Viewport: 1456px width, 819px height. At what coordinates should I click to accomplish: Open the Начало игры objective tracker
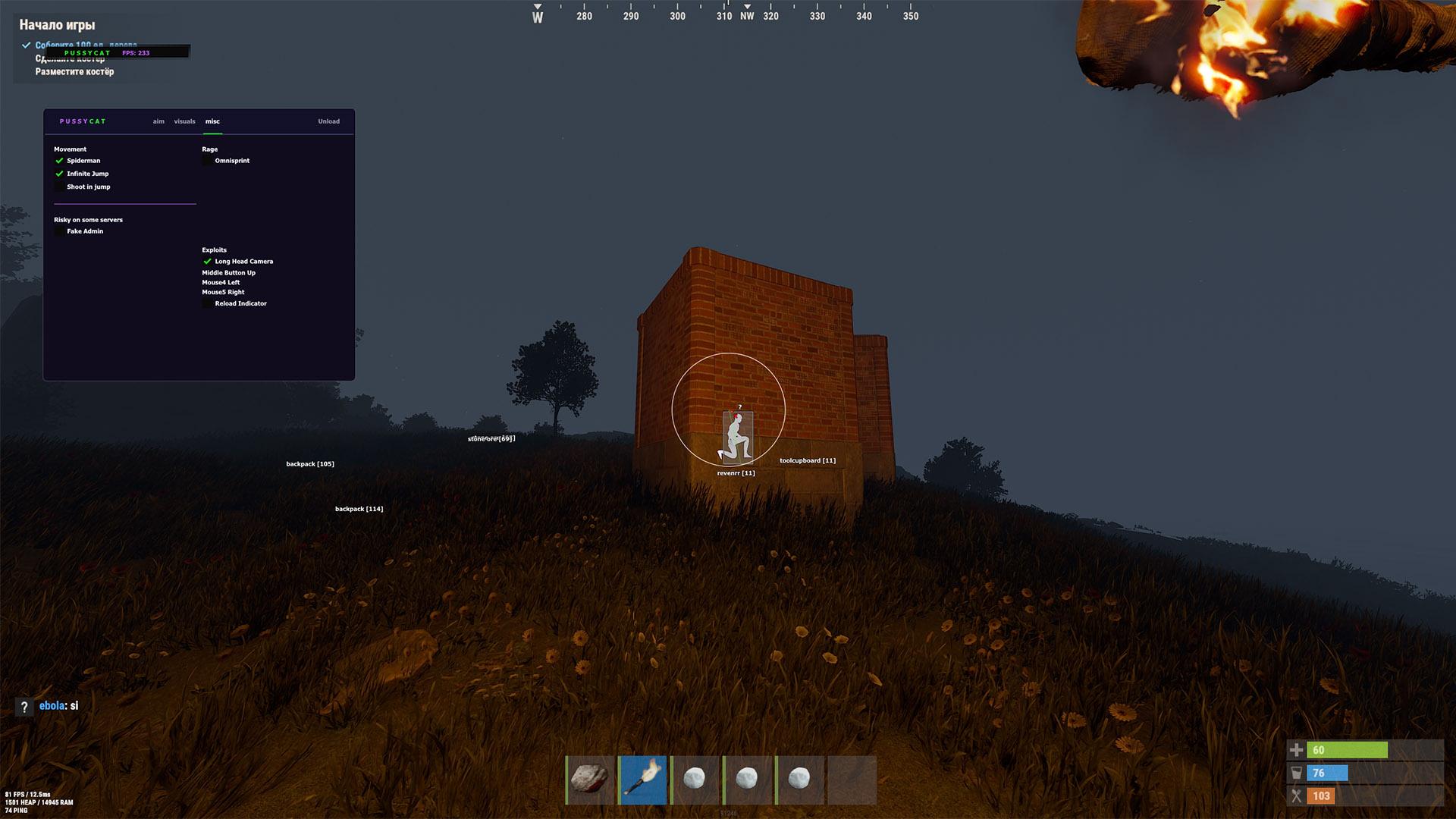click(57, 25)
